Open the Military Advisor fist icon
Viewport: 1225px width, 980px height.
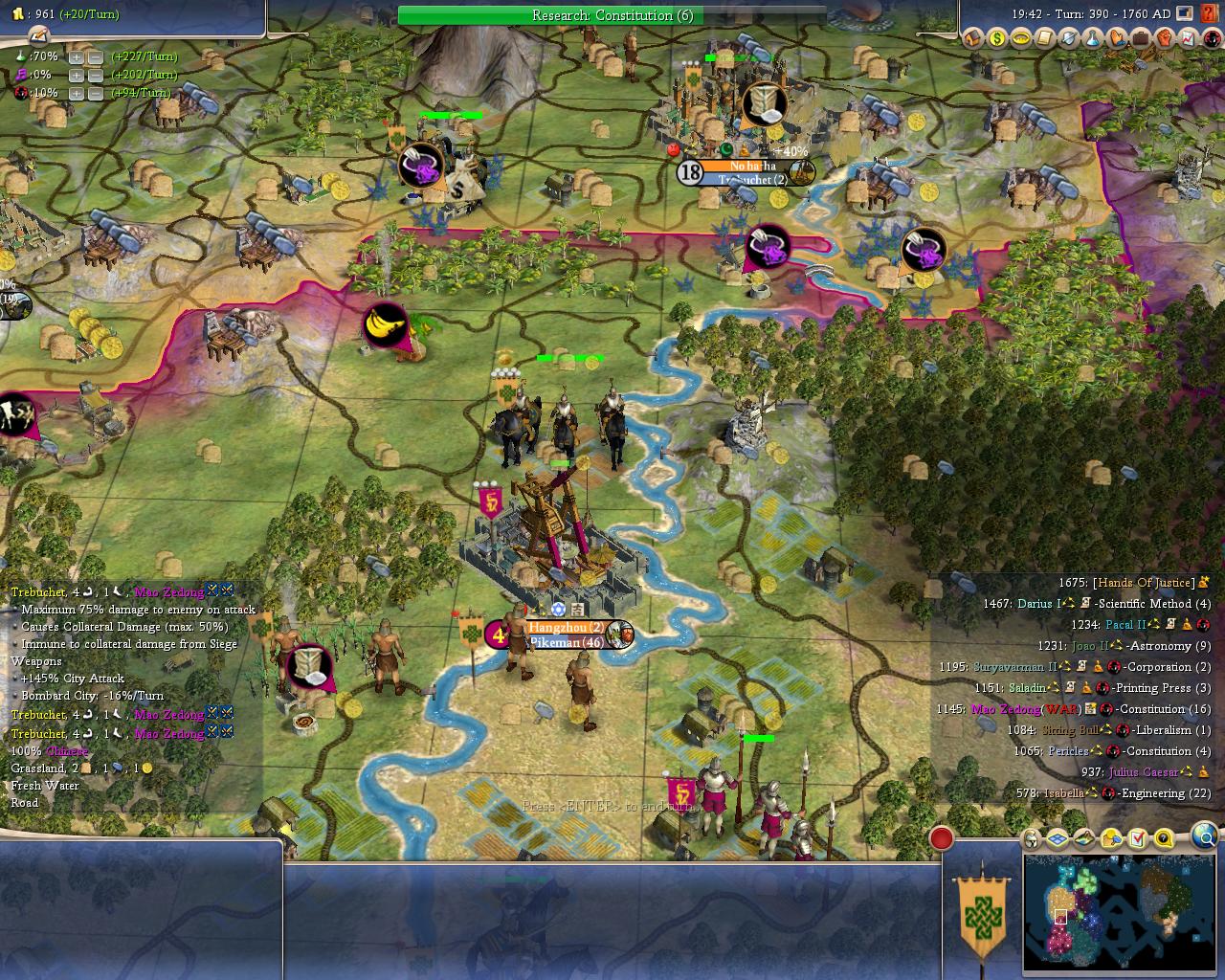pos(1164,39)
